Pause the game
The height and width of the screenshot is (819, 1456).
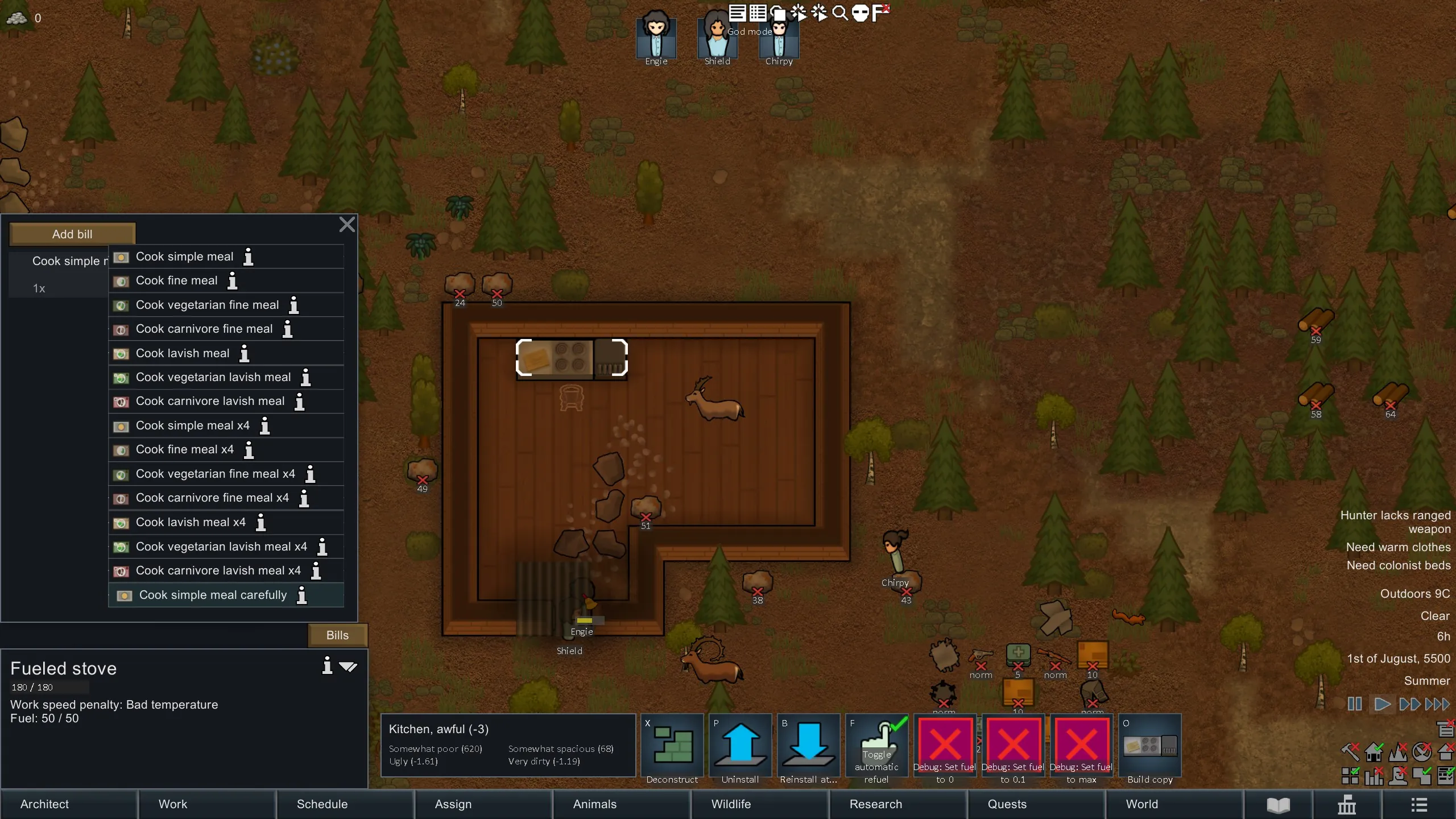click(x=1354, y=704)
